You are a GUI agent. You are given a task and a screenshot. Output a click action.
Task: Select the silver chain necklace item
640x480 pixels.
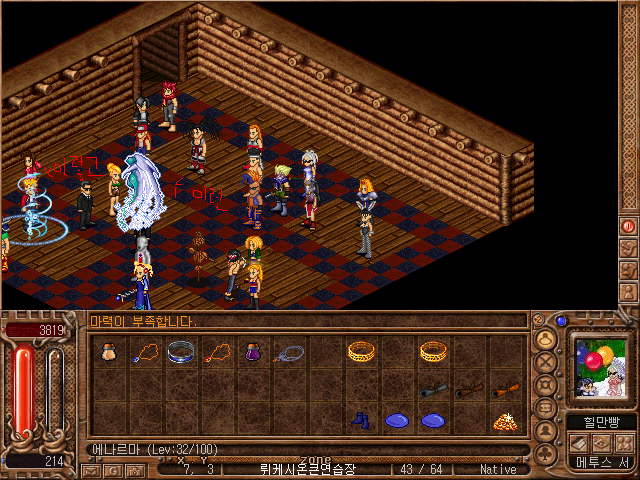click(x=289, y=352)
